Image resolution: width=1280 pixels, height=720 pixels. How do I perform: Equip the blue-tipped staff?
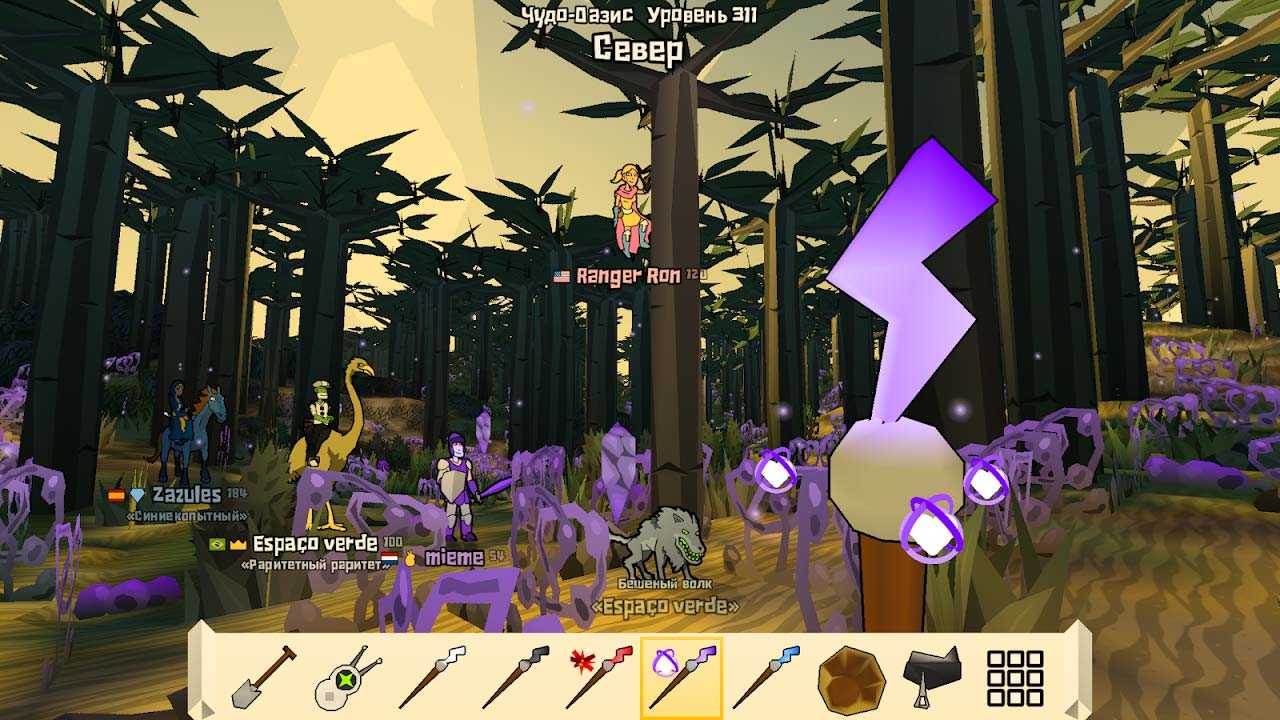coord(766,678)
